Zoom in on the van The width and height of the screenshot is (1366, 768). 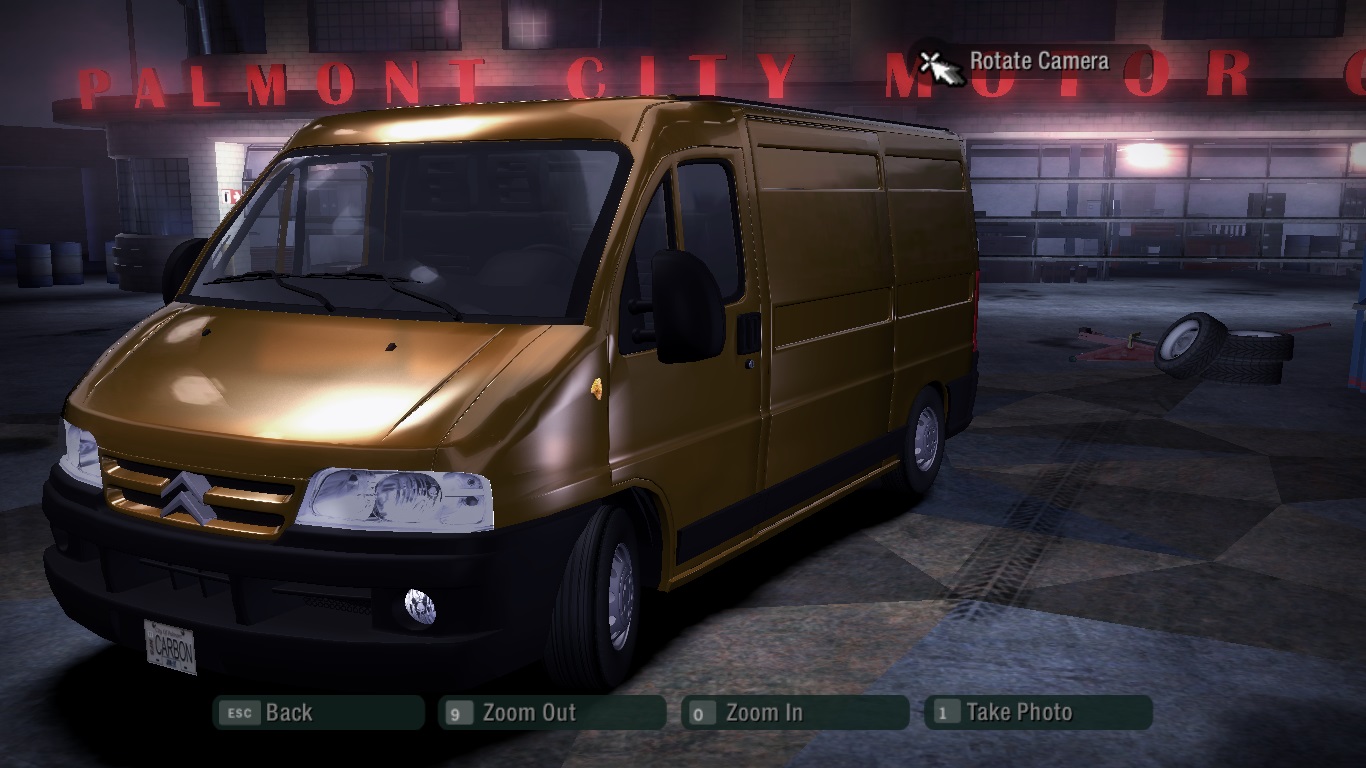(x=794, y=713)
